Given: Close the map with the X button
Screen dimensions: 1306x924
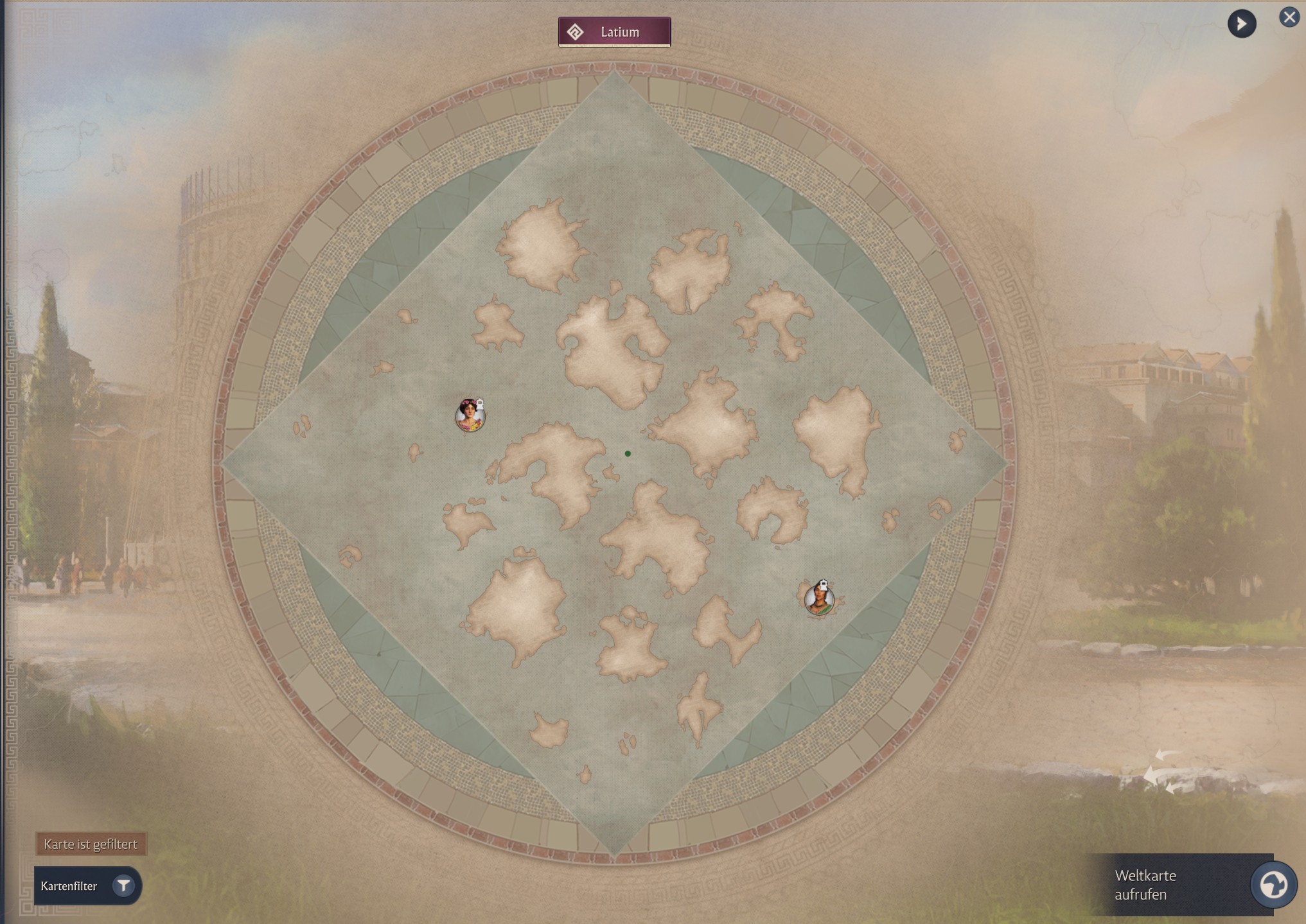Looking at the screenshot, I should (x=1289, y=17).
